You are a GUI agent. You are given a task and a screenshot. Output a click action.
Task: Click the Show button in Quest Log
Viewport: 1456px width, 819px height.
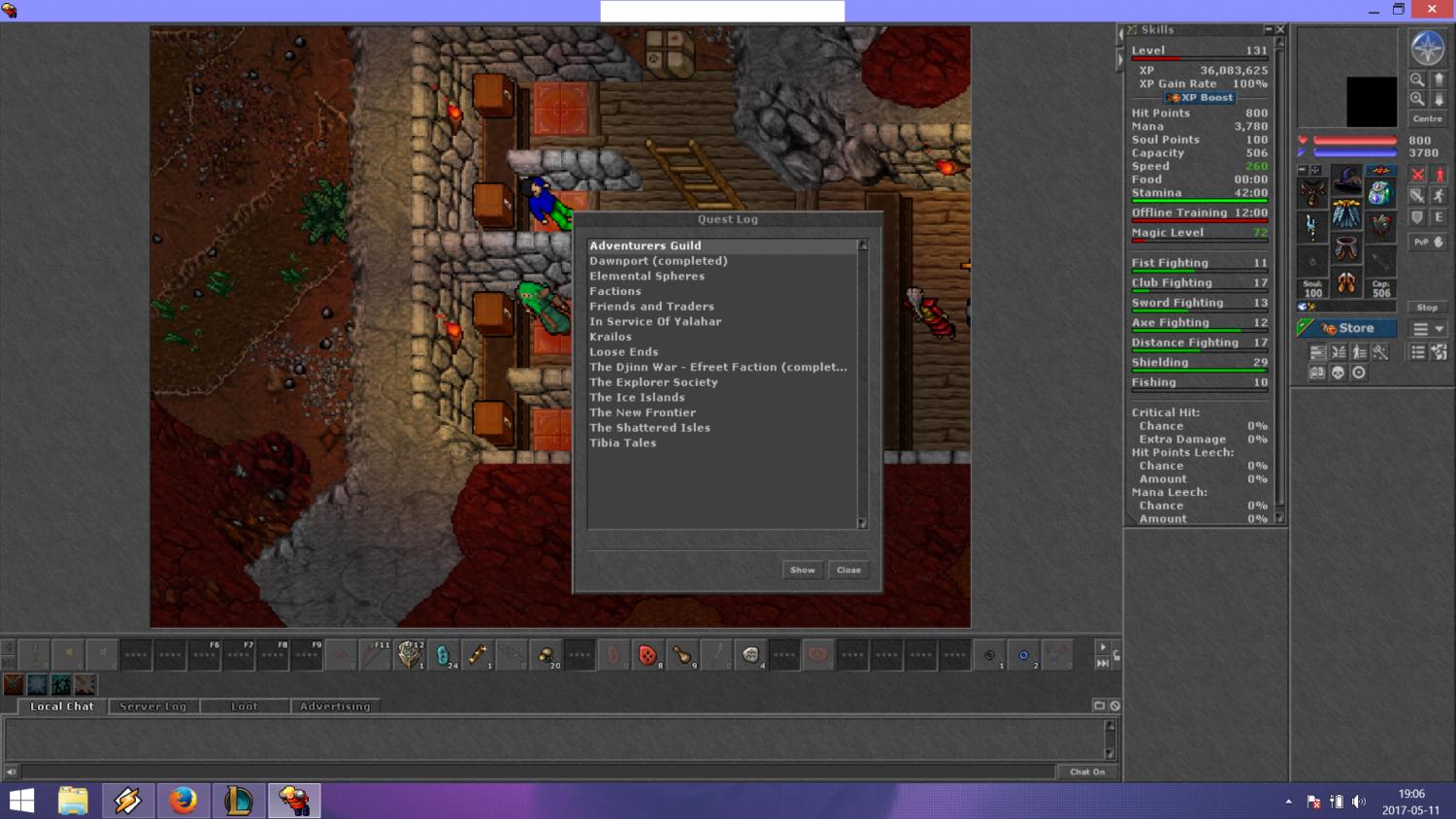(x=802, y=570)
